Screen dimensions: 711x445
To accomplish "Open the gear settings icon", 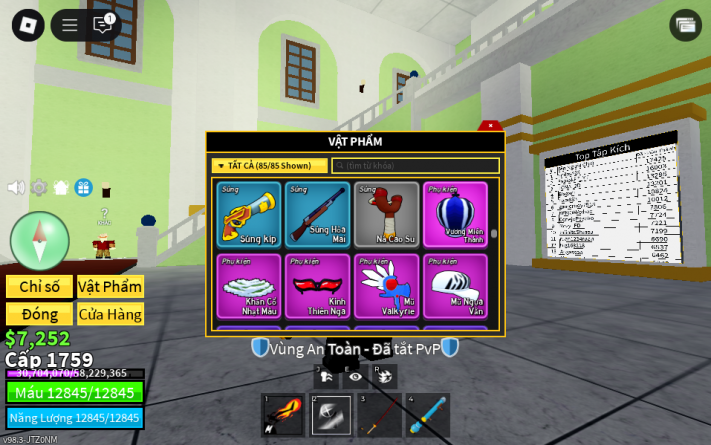I will click(x=39, y=187).
